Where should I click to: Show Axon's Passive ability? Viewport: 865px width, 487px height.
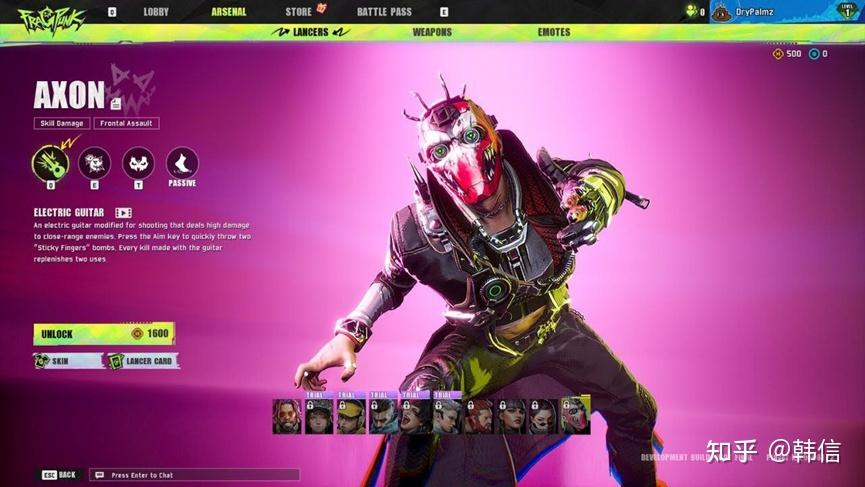click(x=182, y=164)
